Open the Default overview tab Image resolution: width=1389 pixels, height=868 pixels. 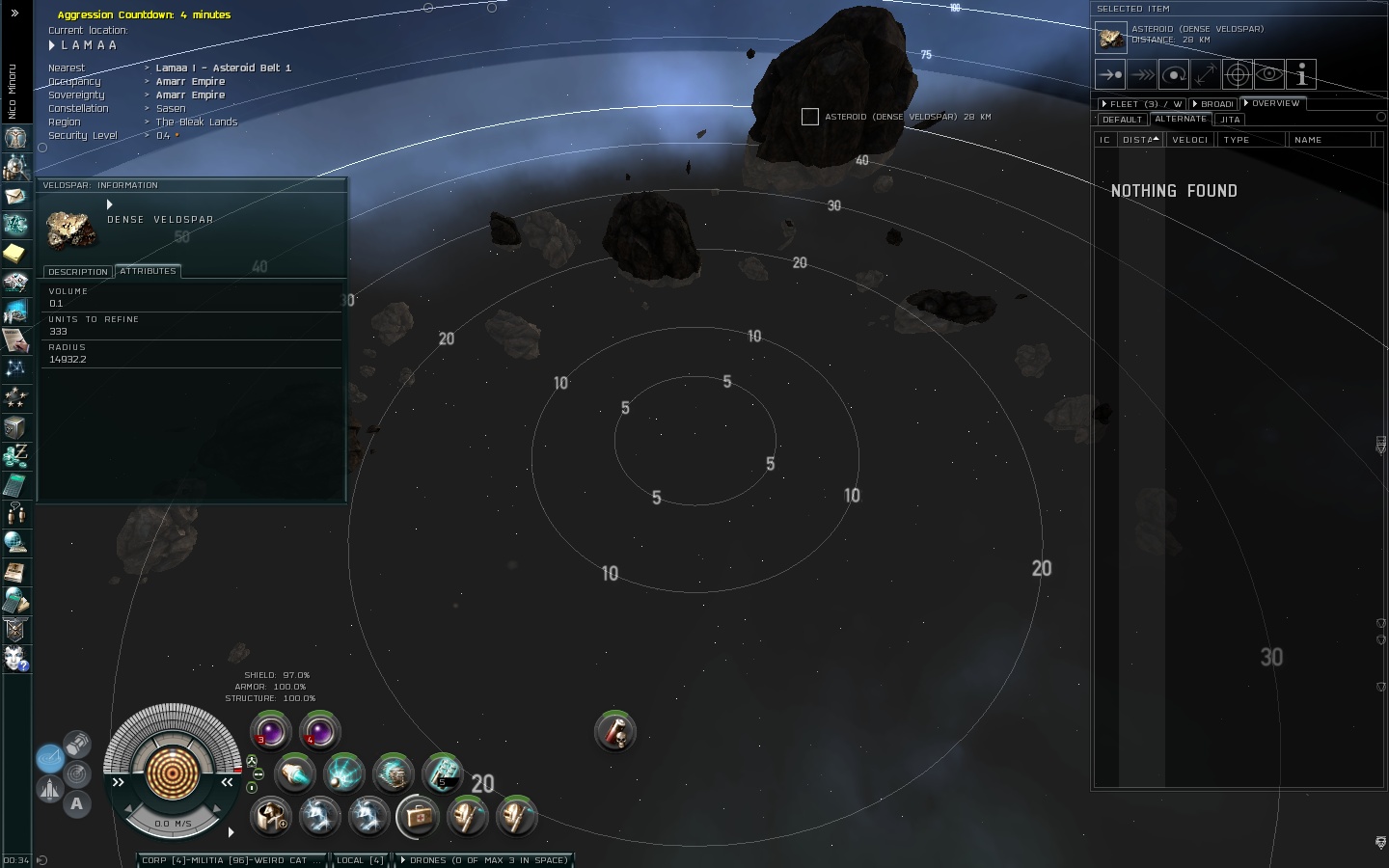1122,120
